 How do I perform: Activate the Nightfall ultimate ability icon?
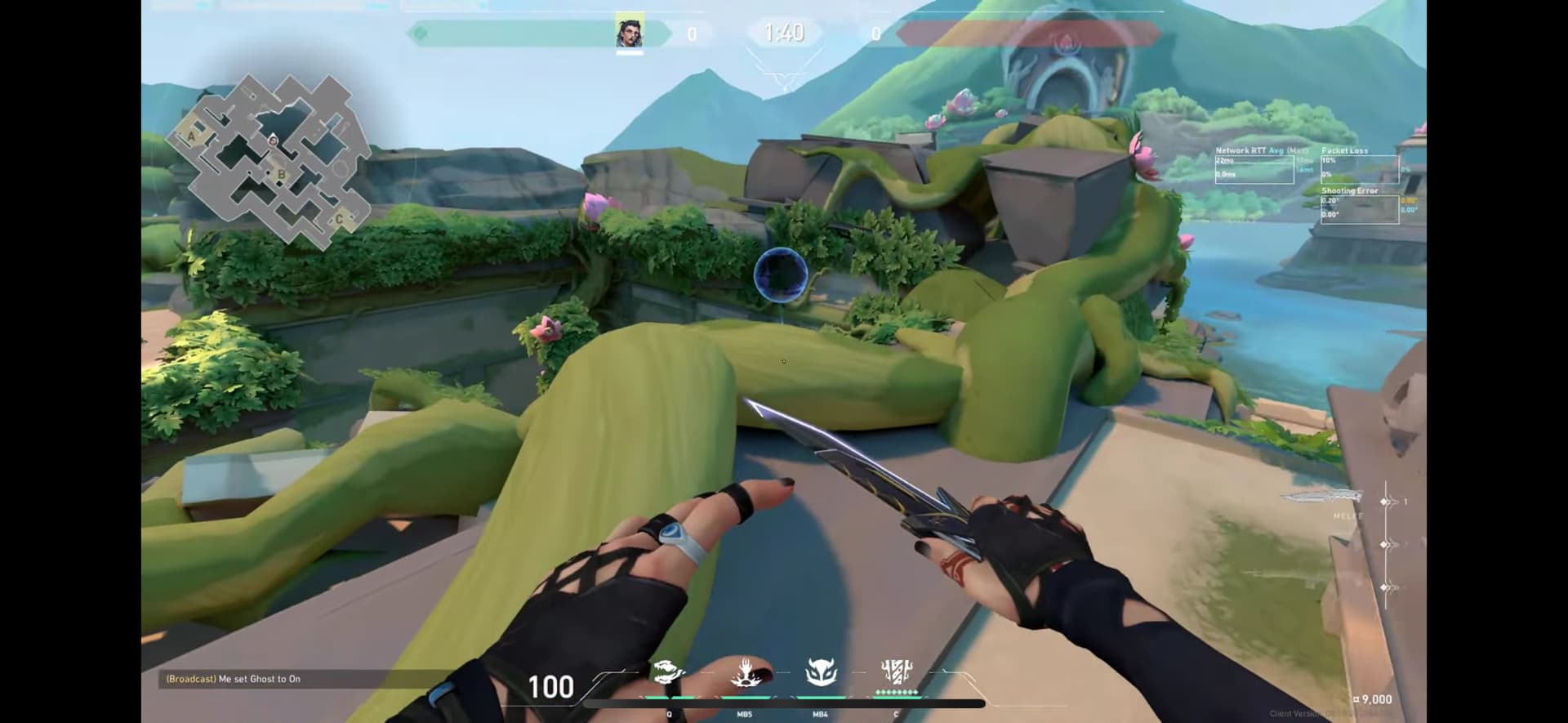click(896, 672)
